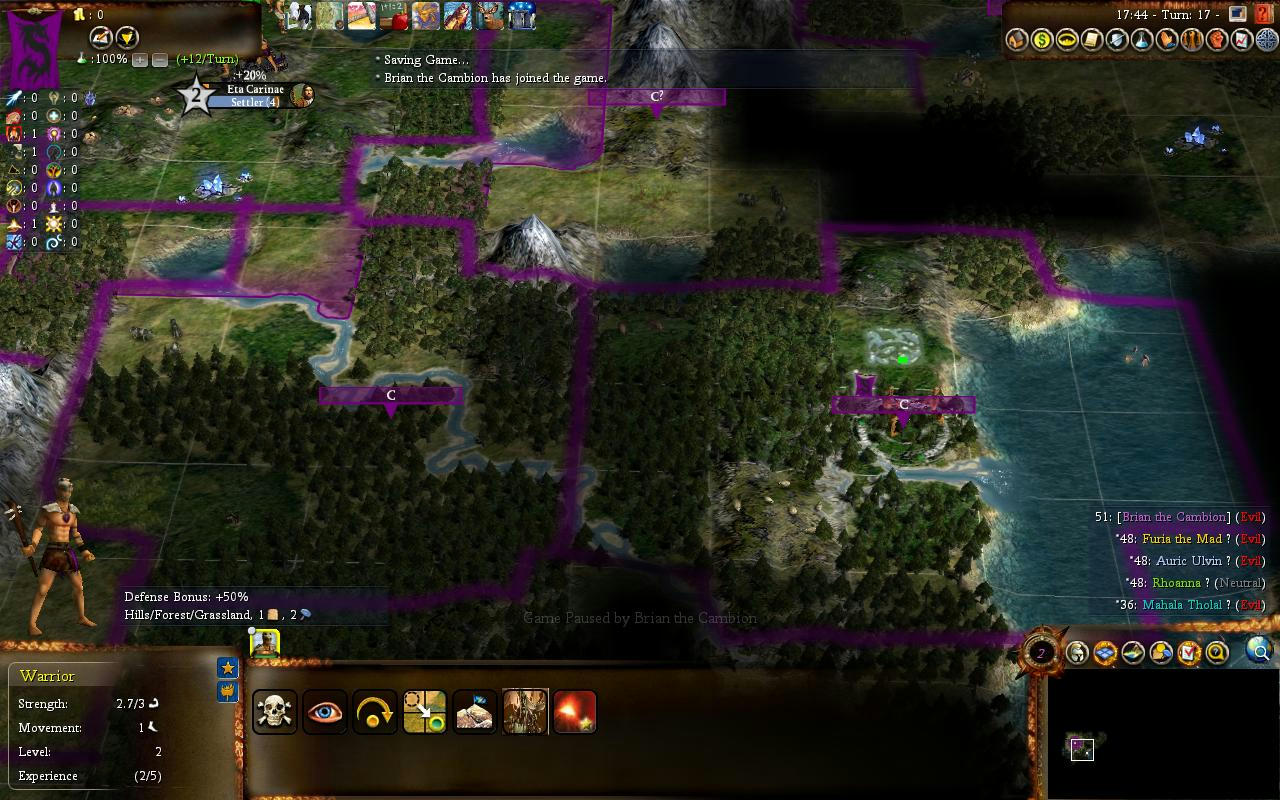
Task: Toggle the scores checklist display button
Action: click(x=1189, y=654)
